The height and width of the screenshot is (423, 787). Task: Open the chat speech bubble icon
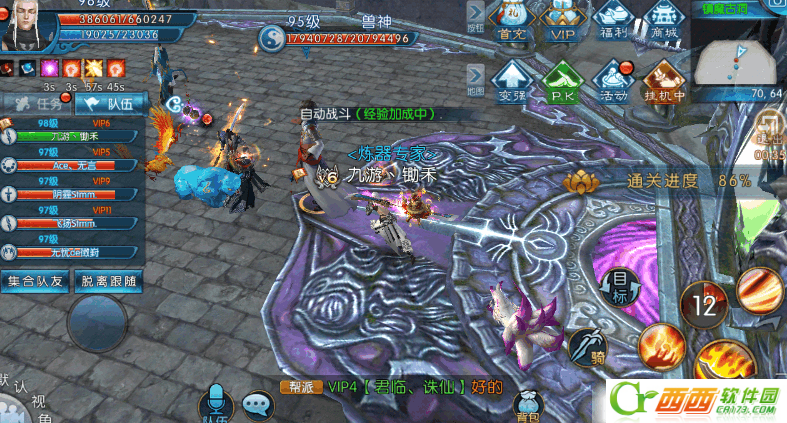(259, 405)
